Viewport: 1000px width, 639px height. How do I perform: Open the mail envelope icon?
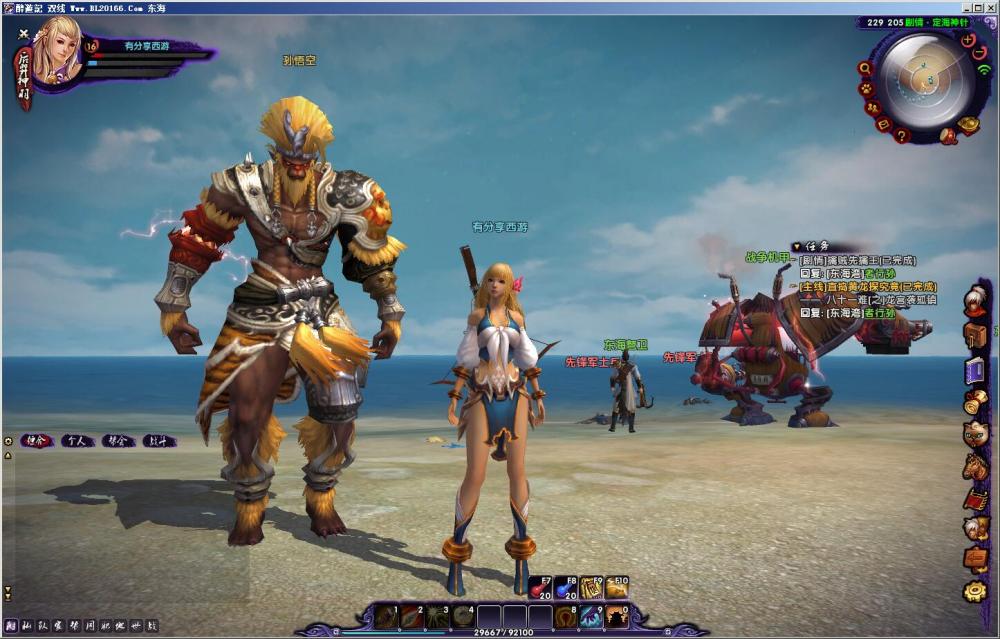[883, 124]
